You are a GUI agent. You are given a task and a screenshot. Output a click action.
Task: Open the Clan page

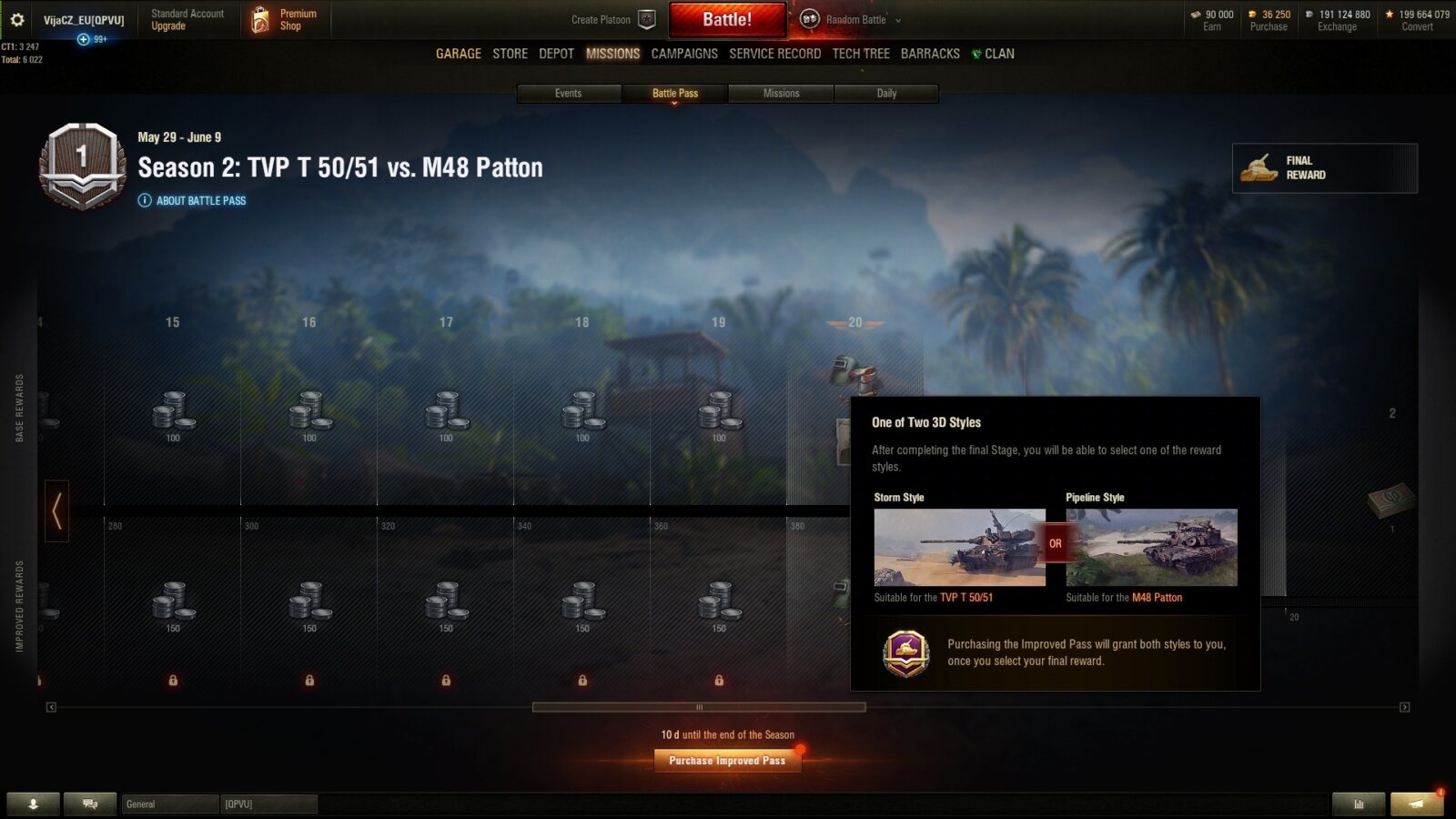pos(994,54)
